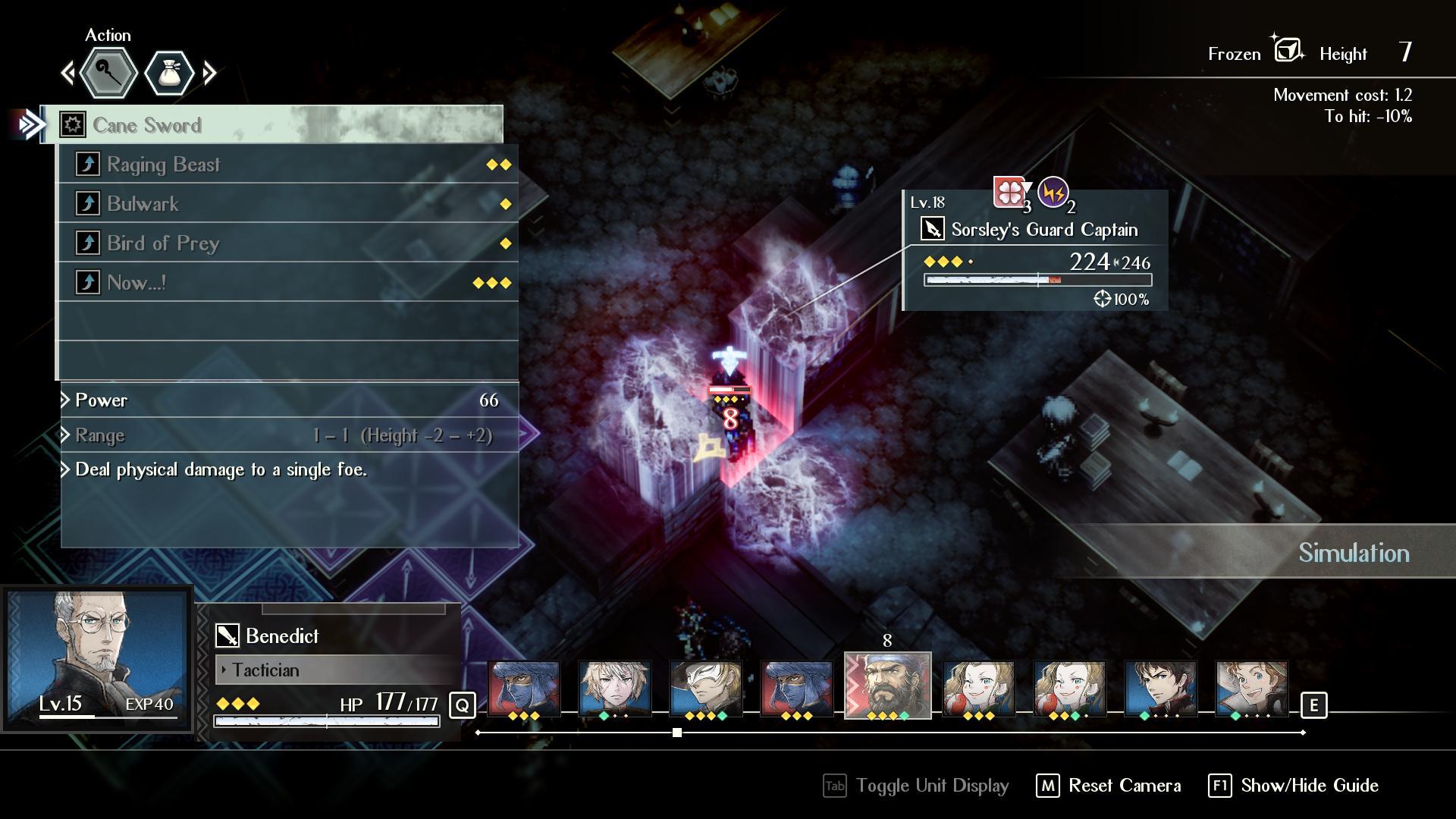Select the dark-haired young man turn portrait
Screen dimensions: 1456x819
1160,689
